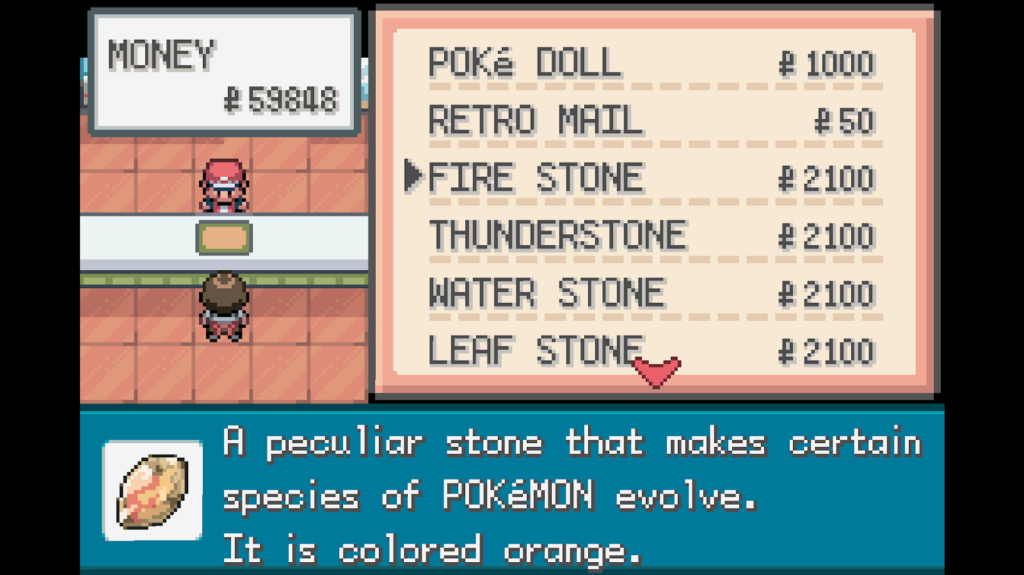The width and height of the screenshot is (1024, 575).
Task: Pick the WATER STONE entry
Action: coord(546,294)
